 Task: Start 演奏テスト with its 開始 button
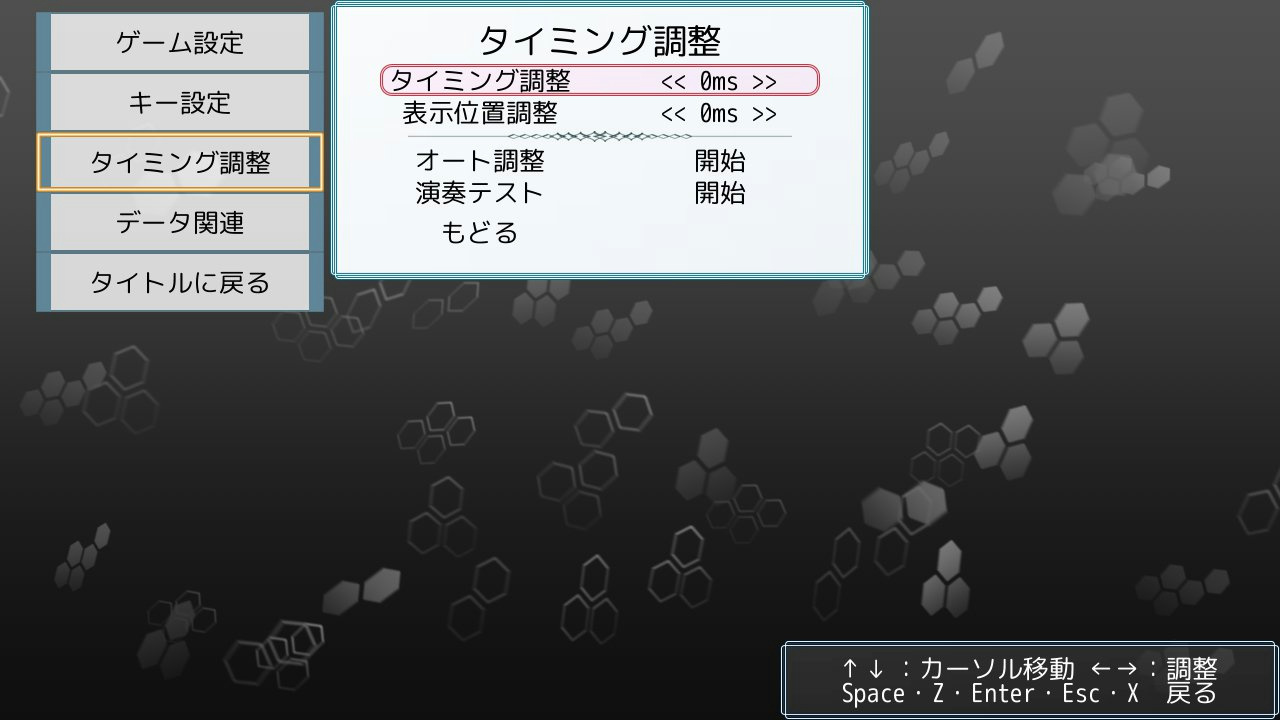pos(720,193)
